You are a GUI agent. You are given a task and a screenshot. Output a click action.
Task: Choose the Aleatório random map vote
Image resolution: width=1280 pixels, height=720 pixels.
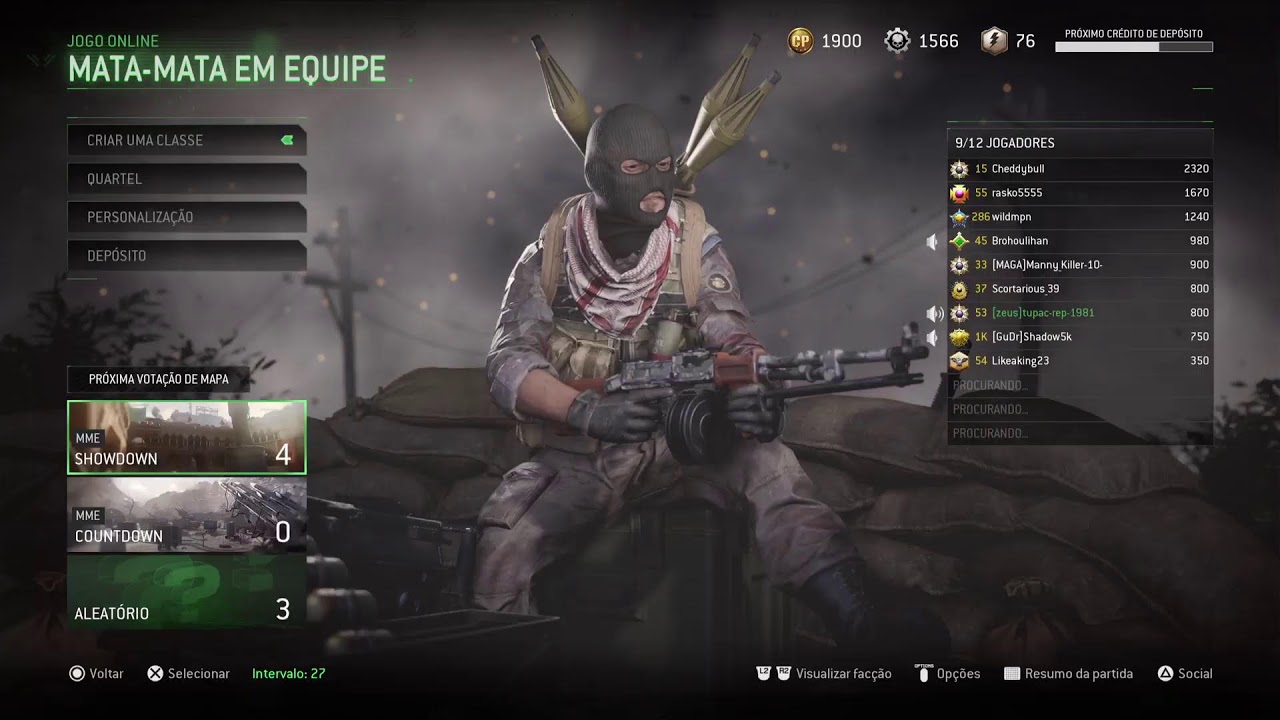186,592
